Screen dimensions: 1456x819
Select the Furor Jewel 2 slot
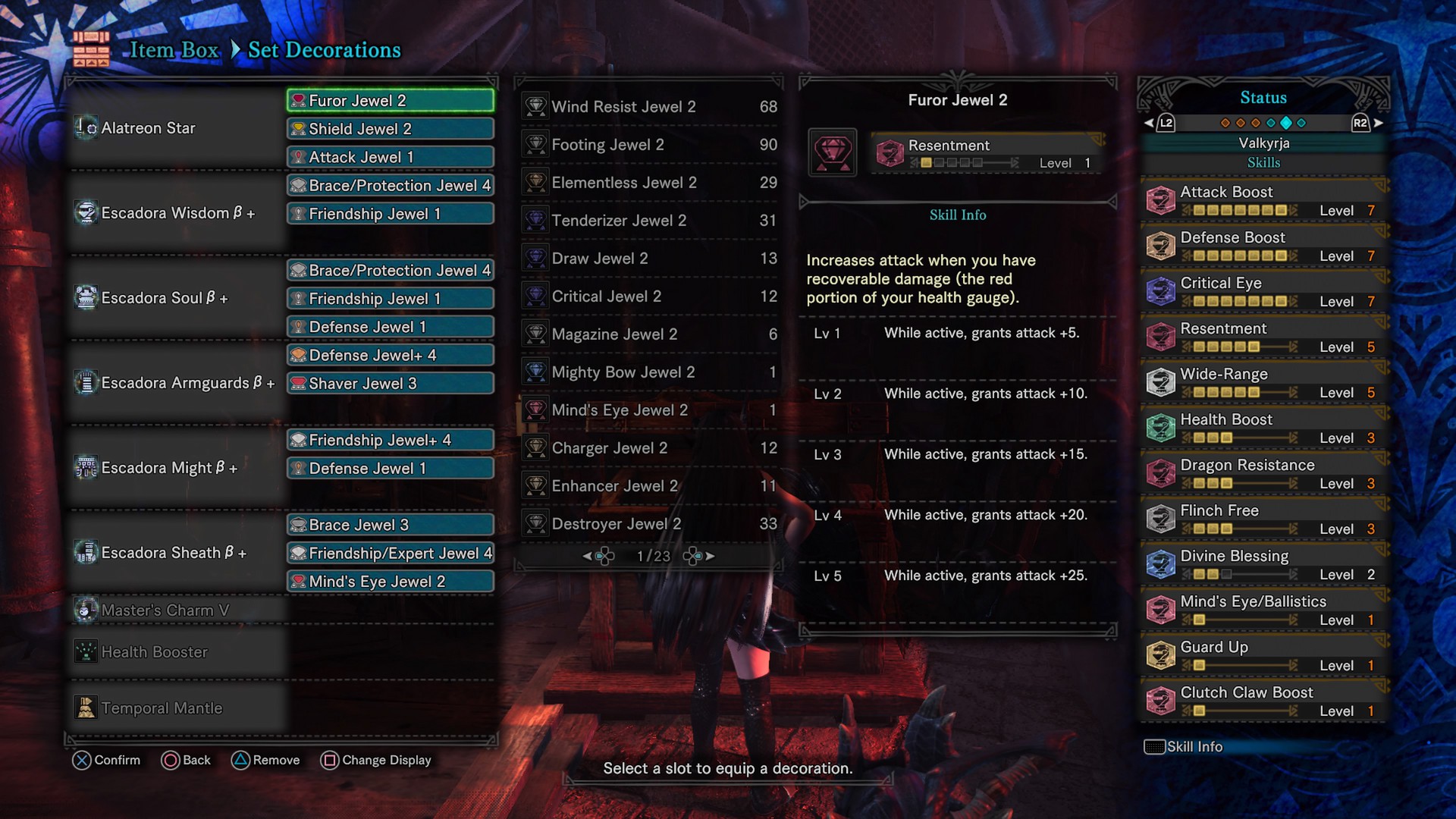(x=390, y=101)
